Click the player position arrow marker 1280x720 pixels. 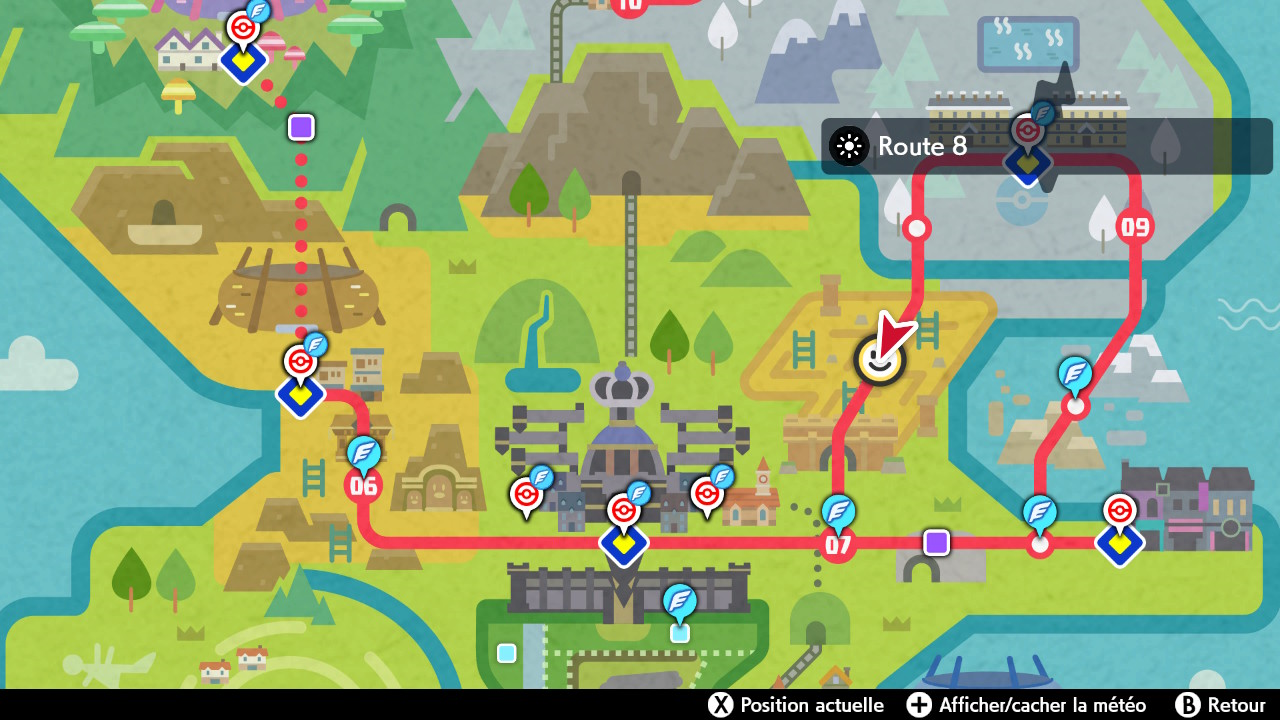click(x=884, y=350)
